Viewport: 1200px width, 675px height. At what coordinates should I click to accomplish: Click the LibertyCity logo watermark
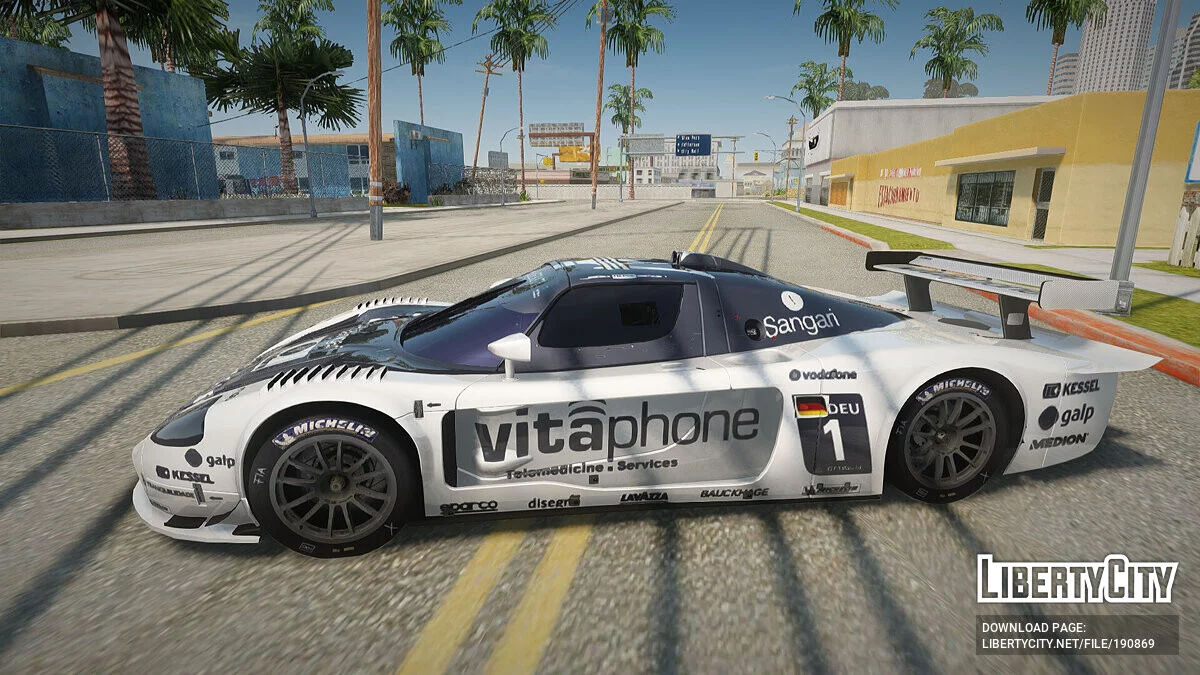click(x=1077, y=579)
